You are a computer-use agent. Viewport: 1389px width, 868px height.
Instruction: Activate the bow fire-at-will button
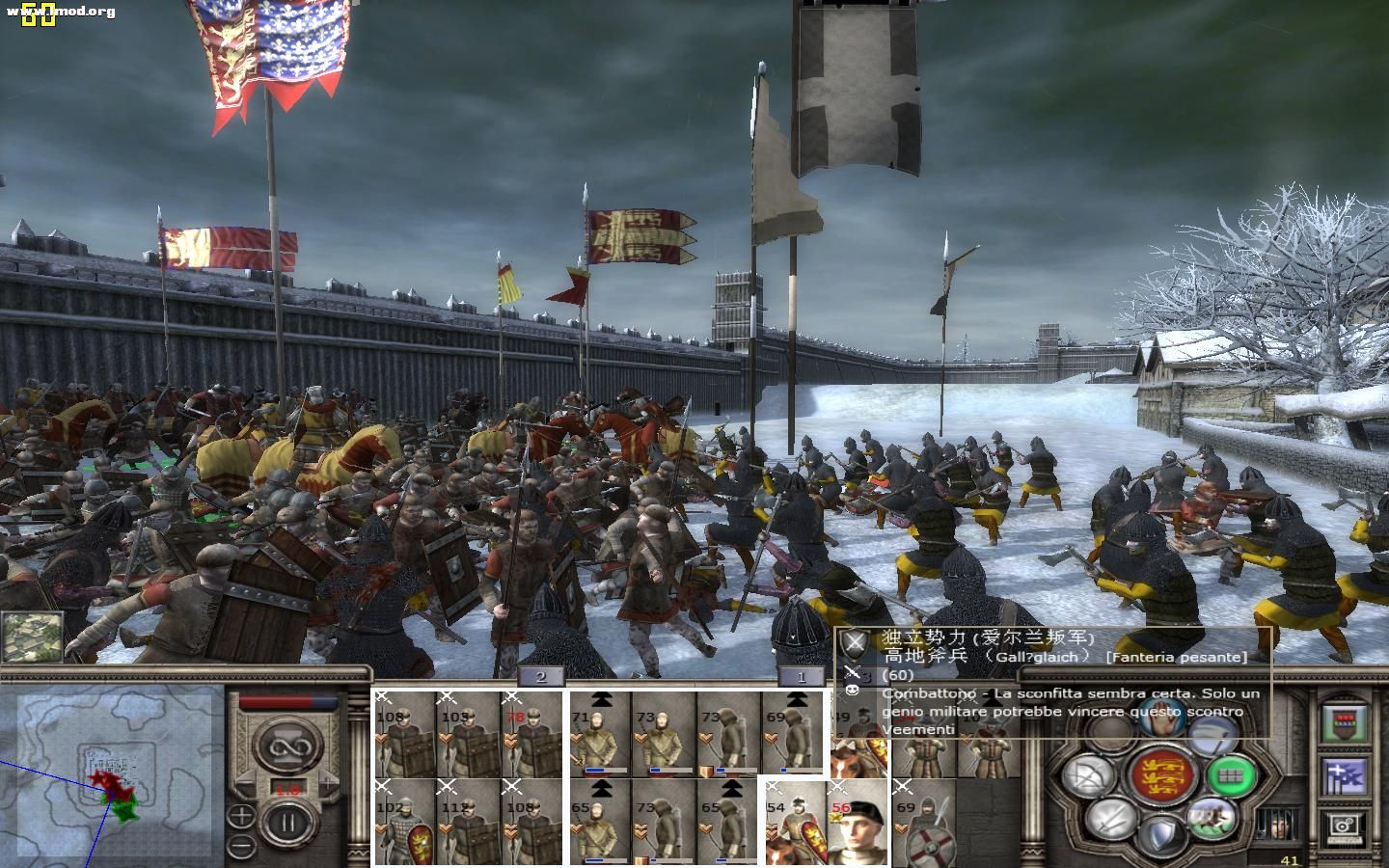[x=1088, y=775]
